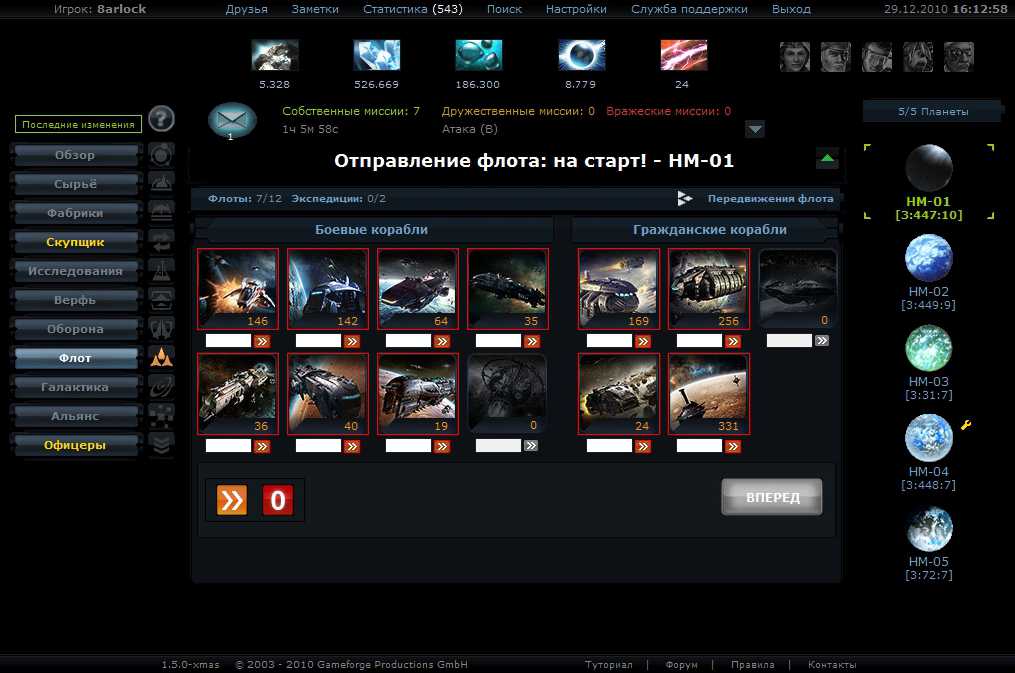Click the ВПЕРЕД button
The image size is (1015, 673).
tap(771, 497)
